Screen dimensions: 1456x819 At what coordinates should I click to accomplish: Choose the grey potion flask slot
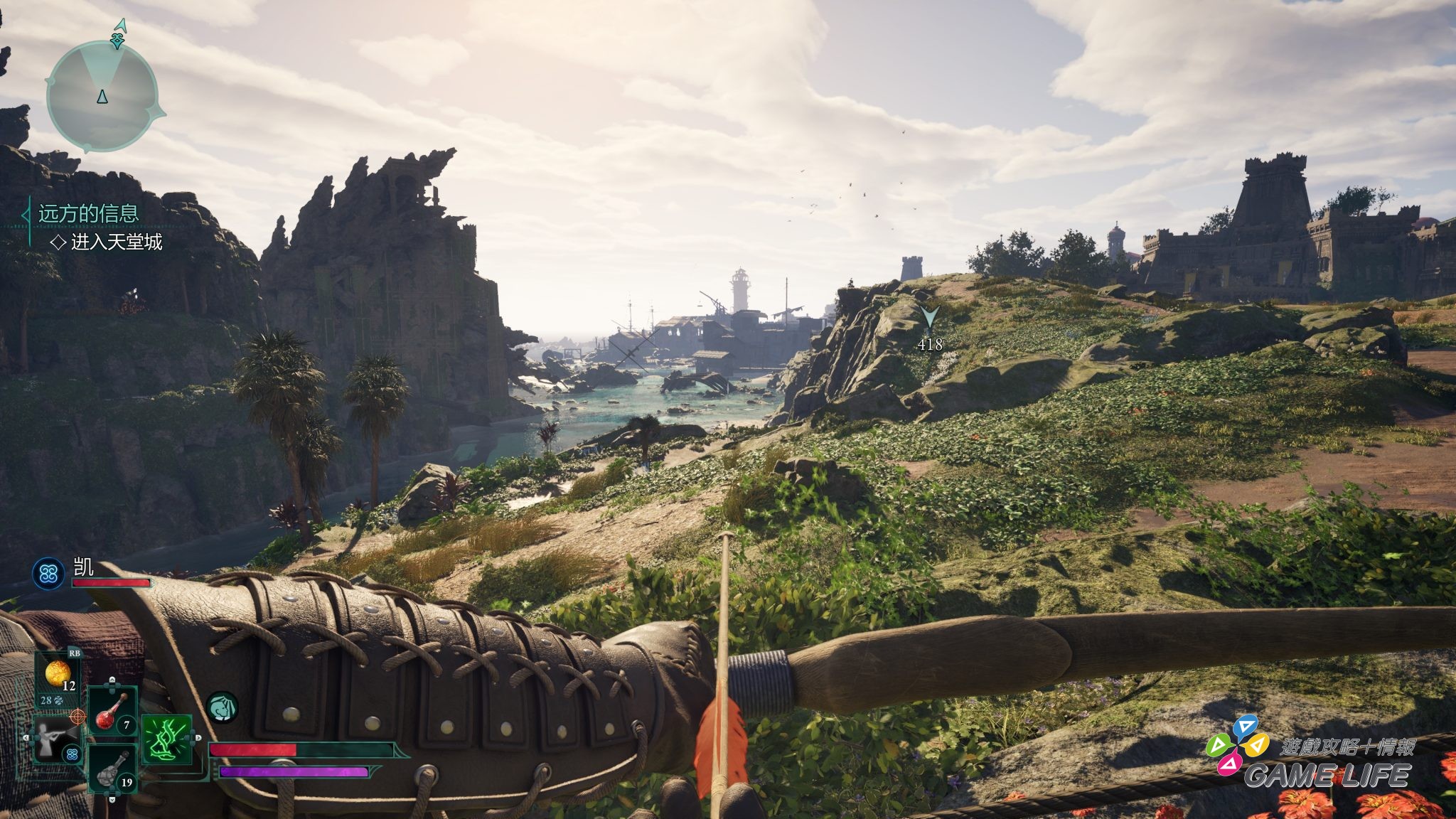coord(113,769)
